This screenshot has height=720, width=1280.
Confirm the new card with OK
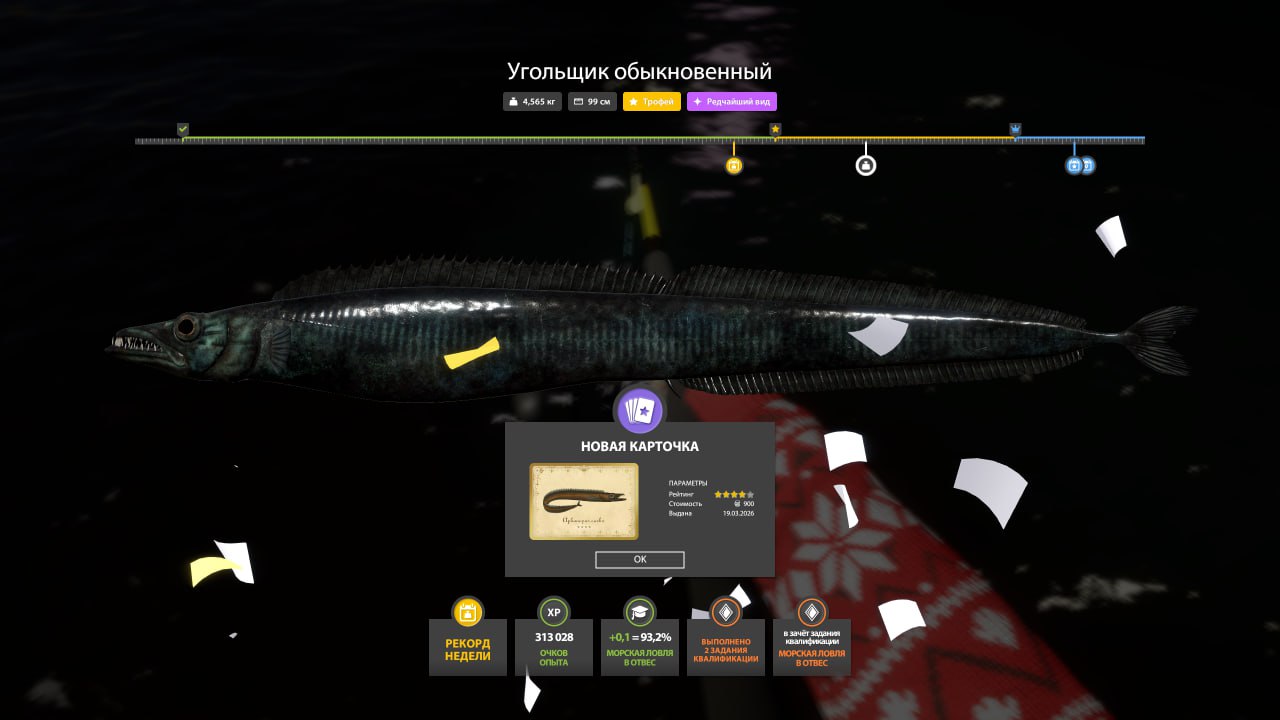coord(640,560)
